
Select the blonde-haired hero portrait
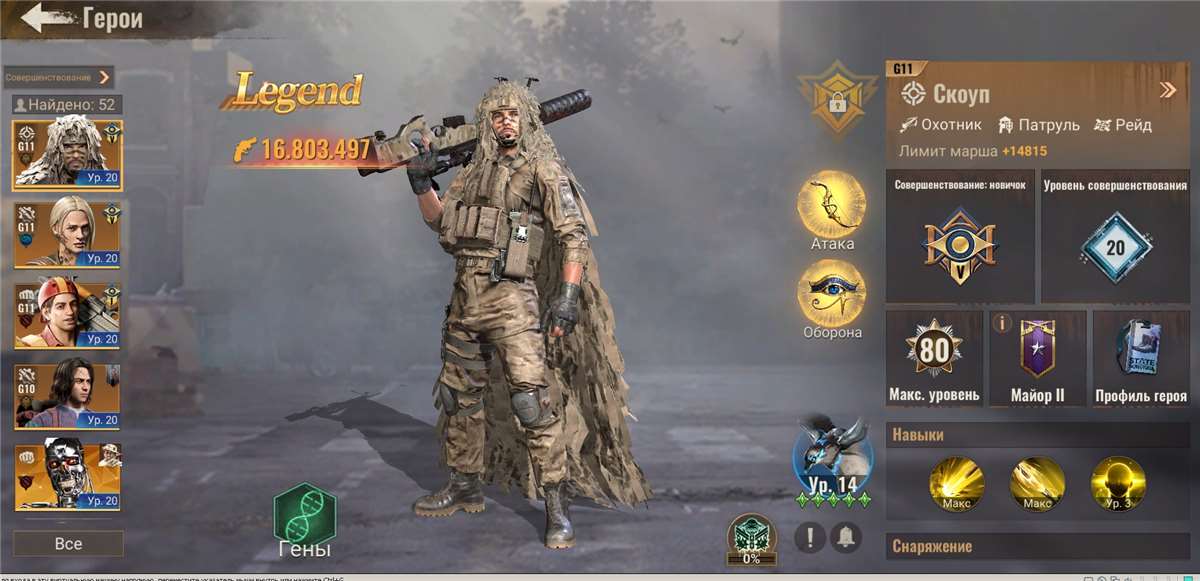pyautogui.click(x=67, y=234)
